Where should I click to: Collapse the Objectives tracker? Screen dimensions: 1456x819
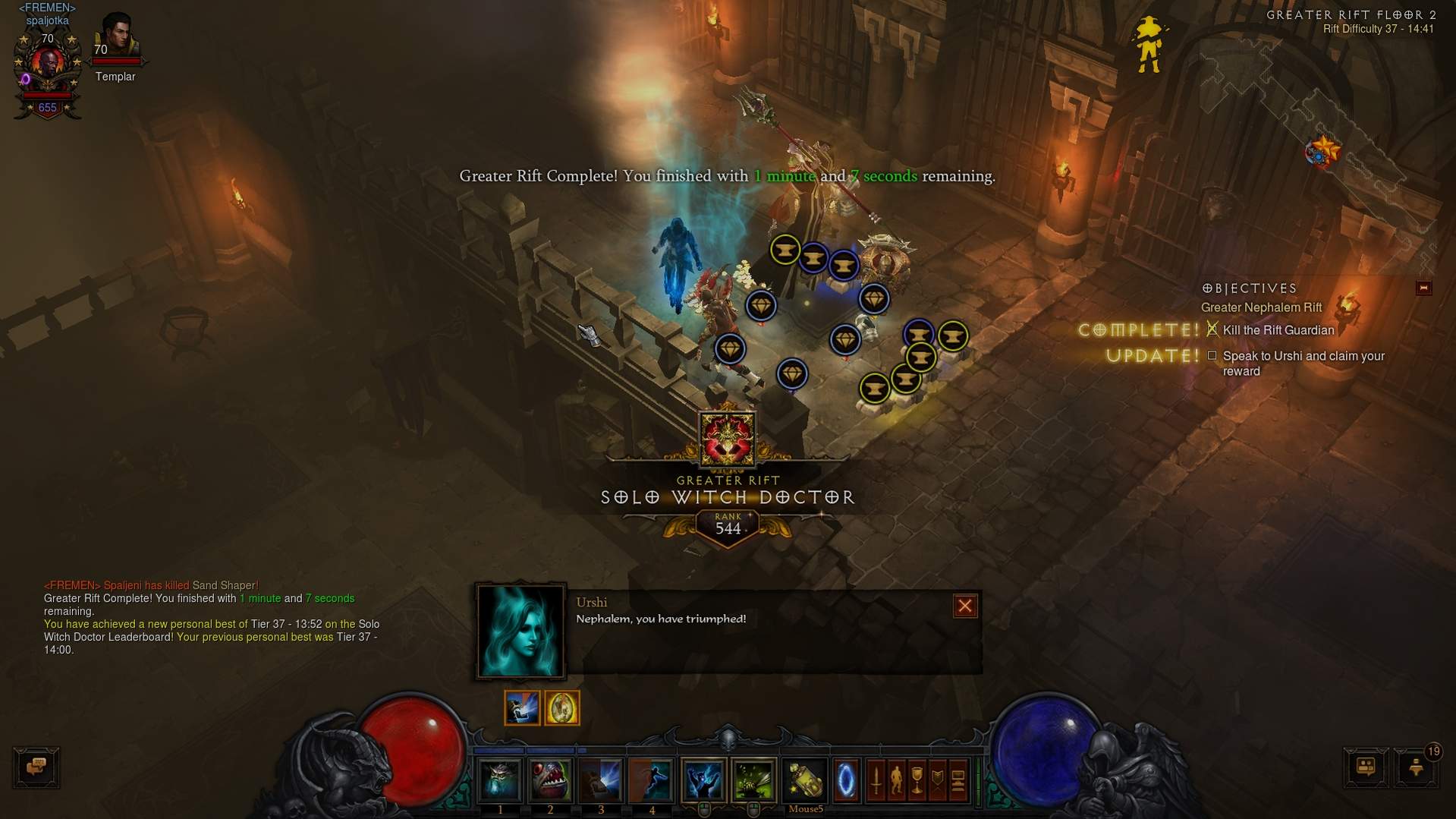coord(1423,288)
